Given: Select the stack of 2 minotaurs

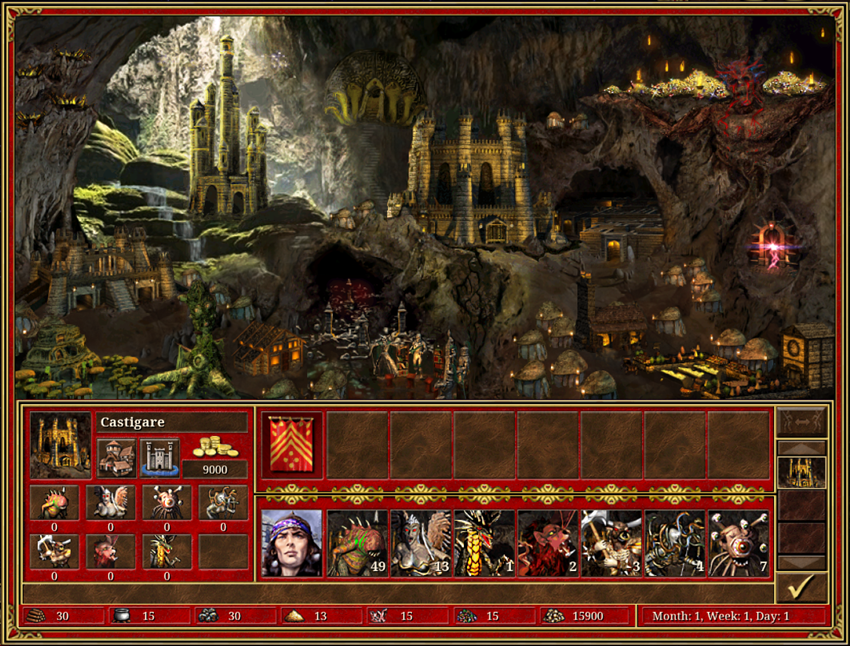Looking at the screenshot, I should pyautogui.click(x=548, y=543).
